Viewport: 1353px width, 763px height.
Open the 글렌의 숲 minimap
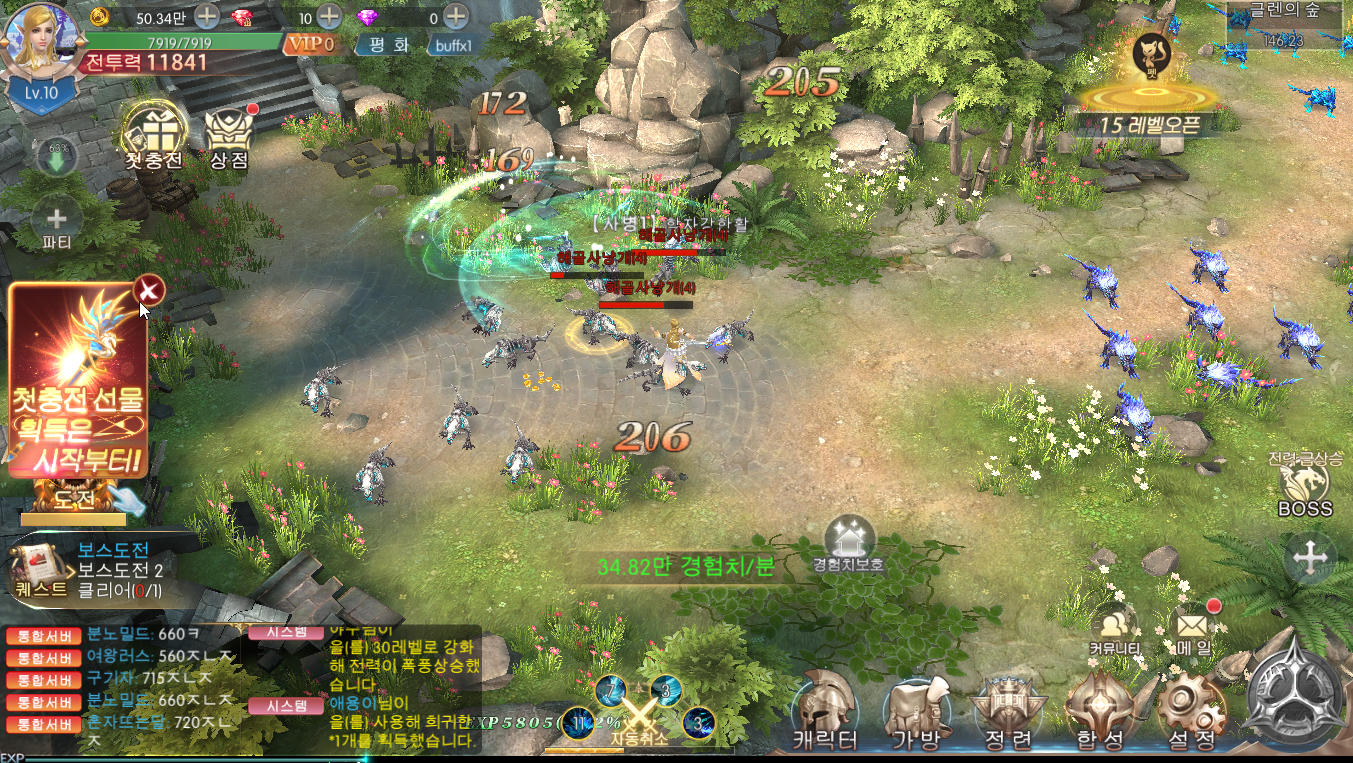point(1288,27)
